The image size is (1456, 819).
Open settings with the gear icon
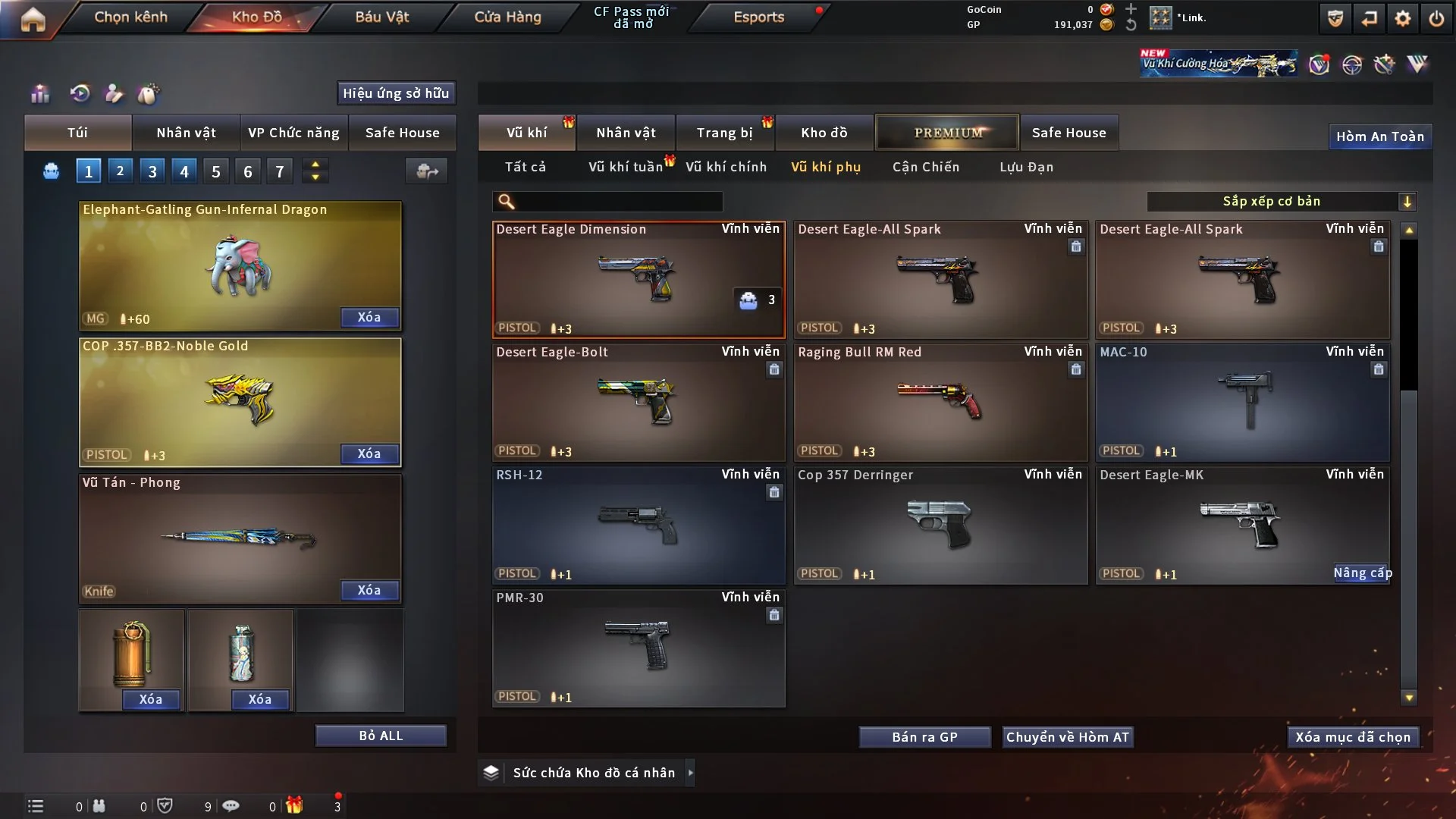coord(1403,18)
